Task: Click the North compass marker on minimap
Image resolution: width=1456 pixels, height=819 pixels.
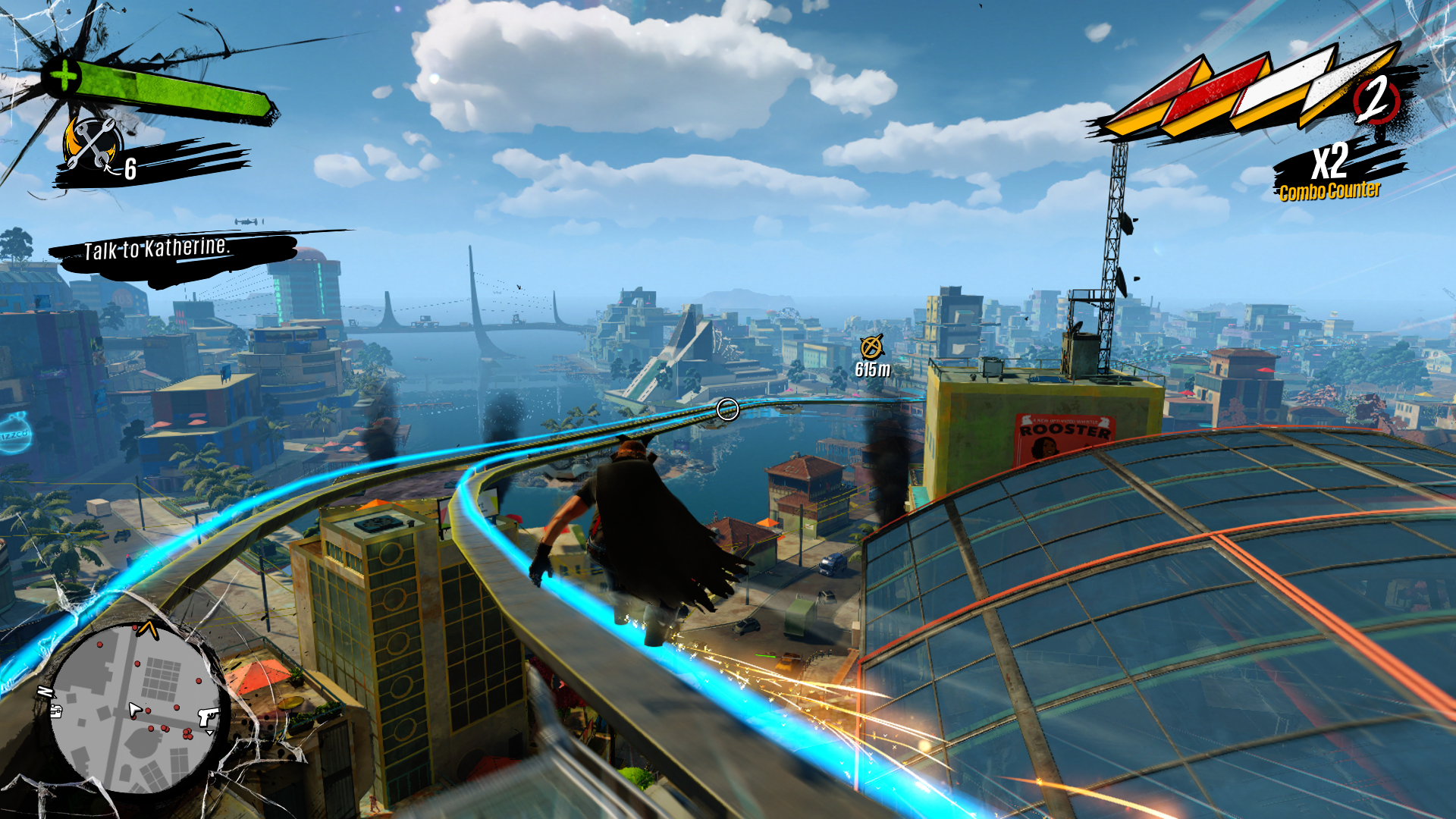Action: (x=45, y=692)
